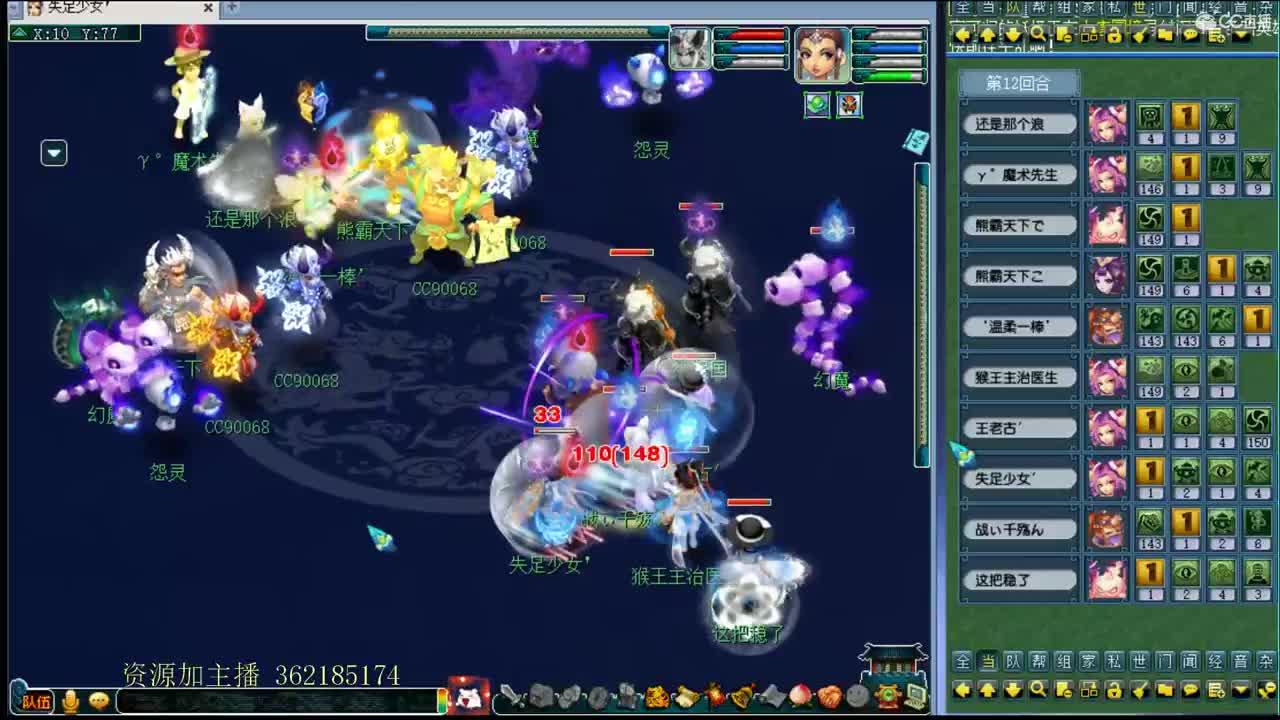Collapse the panel using the circled arrow on left
1280x720 pixels.
click(54, 153)
